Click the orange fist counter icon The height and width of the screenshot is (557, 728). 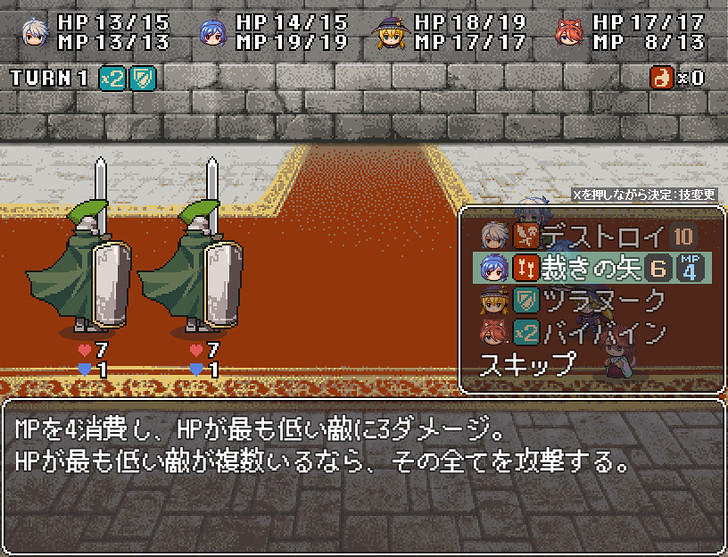pos(662,78)
